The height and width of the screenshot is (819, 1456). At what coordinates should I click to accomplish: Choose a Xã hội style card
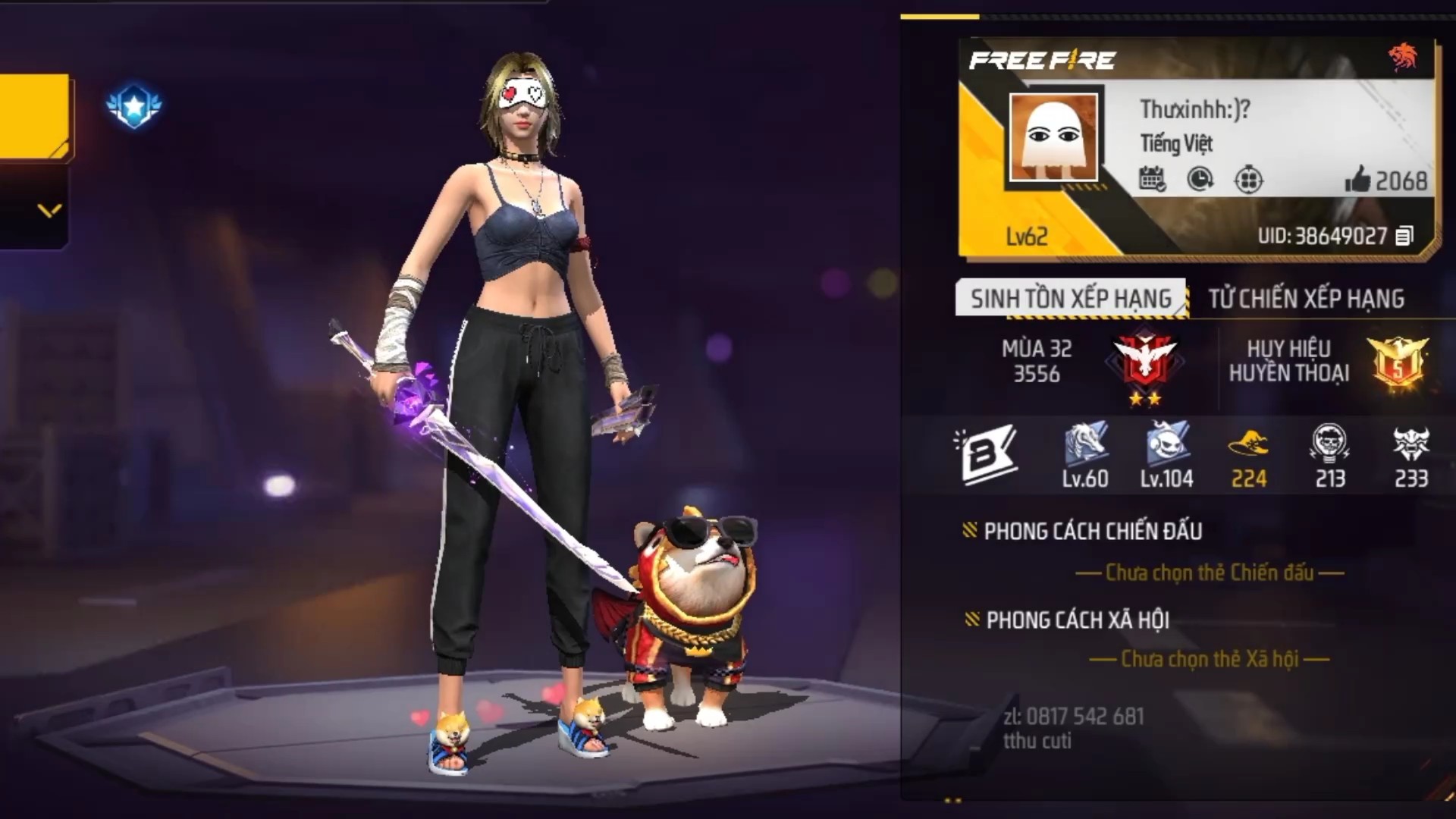click(x=1210, y=659)
